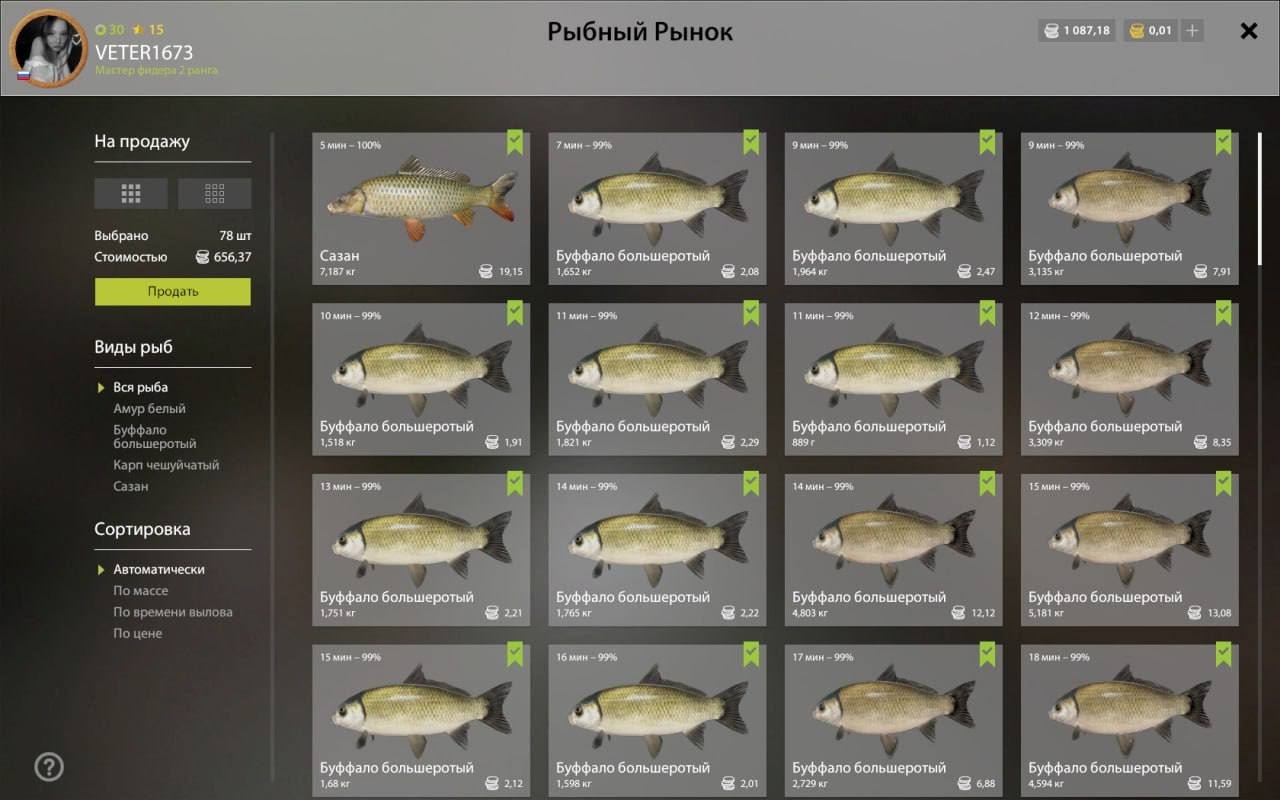Viewport: 1280px width, 800px height.
Task: Sell the selected fish with Продать button
Action: [x=172, y=292]
